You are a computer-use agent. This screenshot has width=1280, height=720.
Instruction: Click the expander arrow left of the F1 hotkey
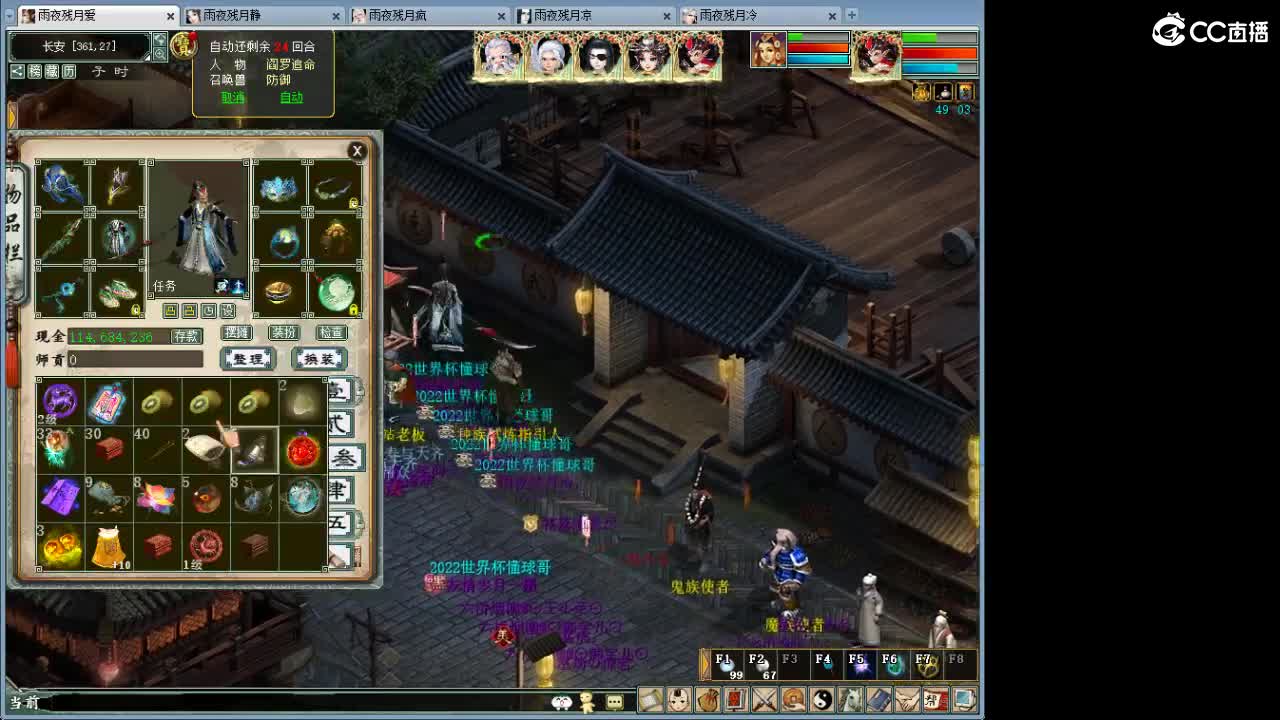click(704, 664)
